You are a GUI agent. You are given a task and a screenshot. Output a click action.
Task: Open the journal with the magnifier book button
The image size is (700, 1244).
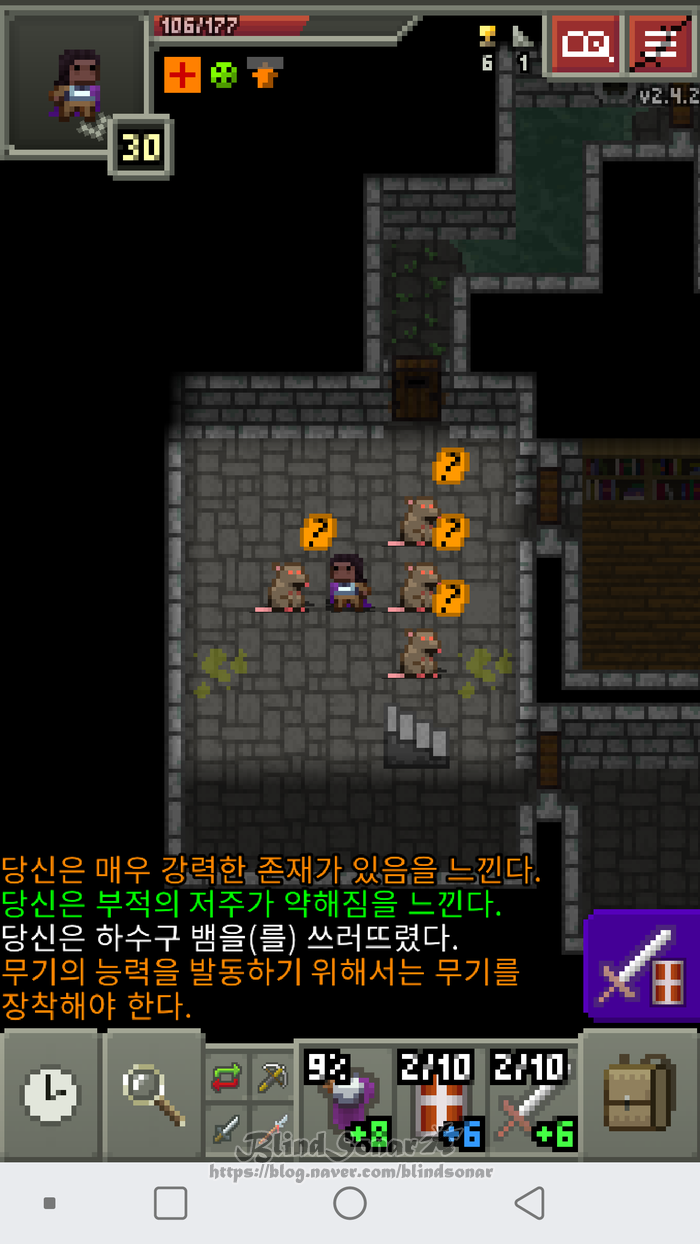tap(584, 45)
